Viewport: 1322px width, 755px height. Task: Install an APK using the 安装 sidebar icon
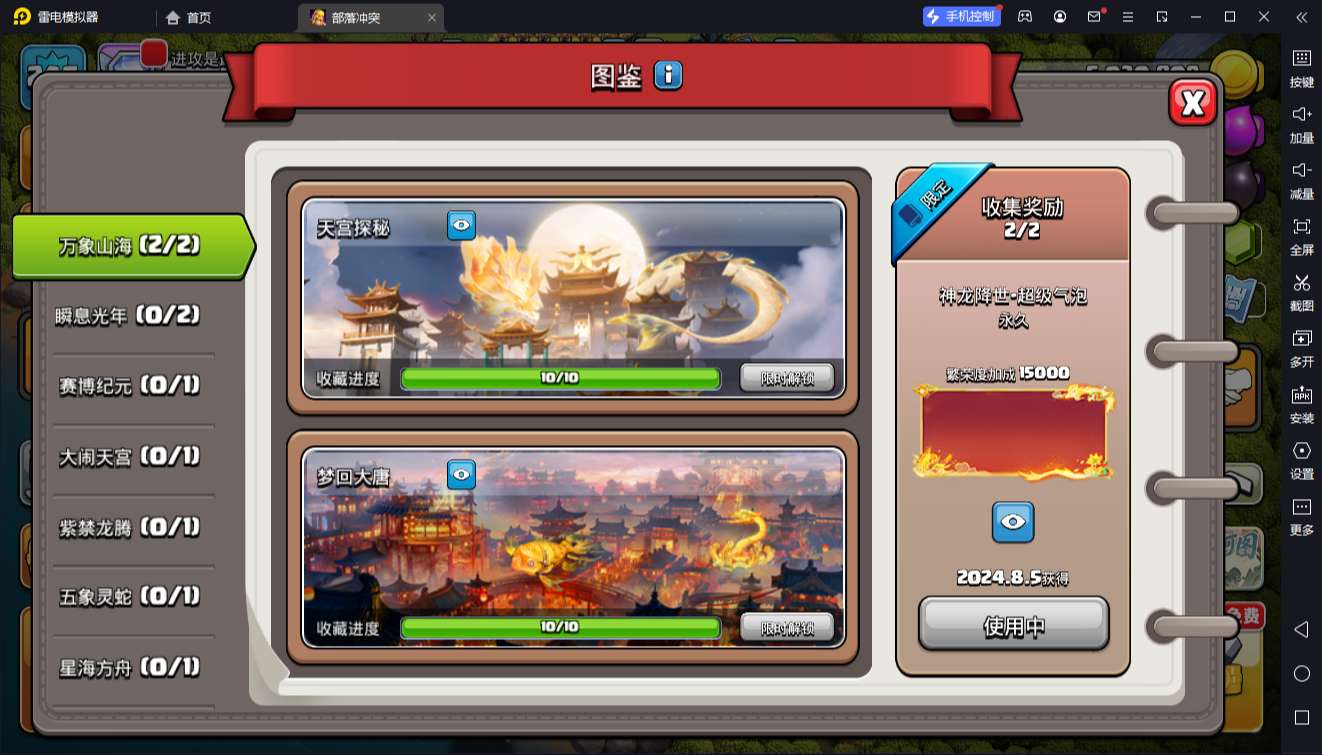coord(1302,405)
